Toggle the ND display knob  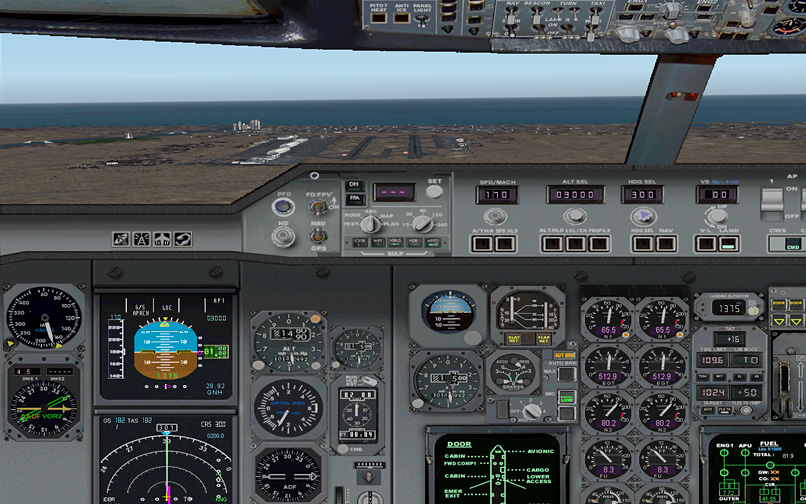[x=284, y=235]
